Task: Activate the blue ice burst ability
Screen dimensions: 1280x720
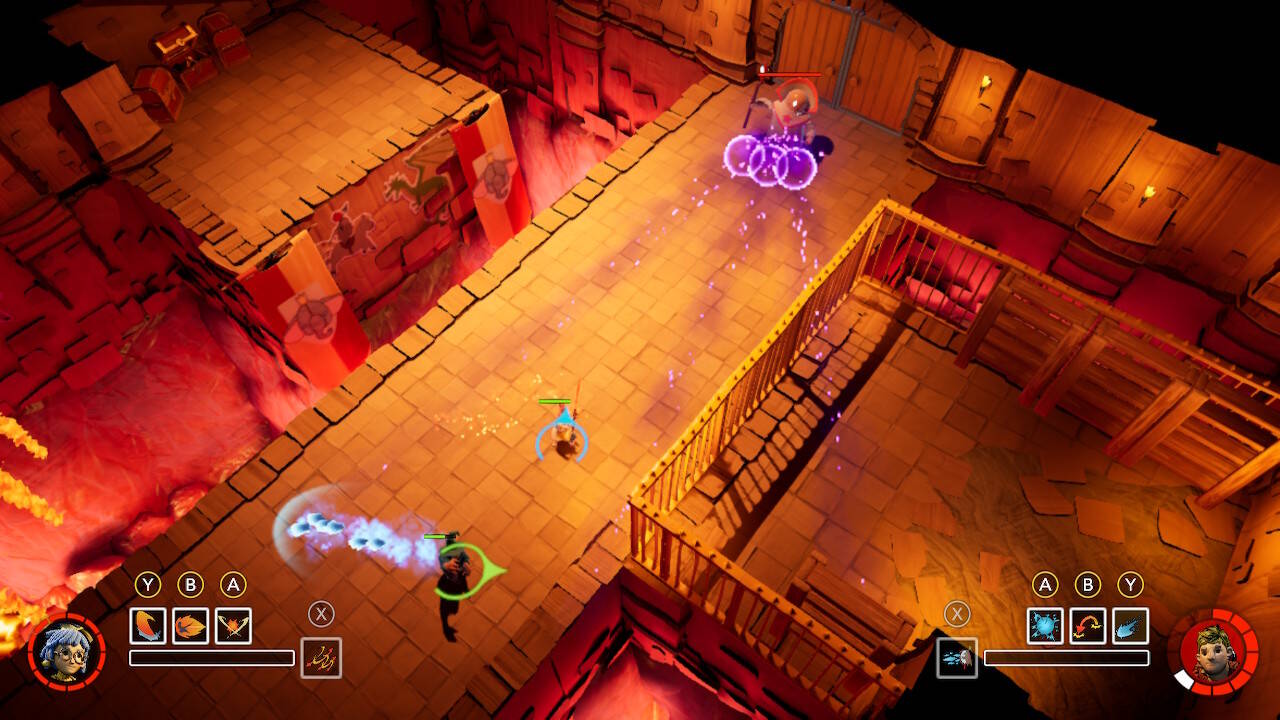Action: [1045, 626]
